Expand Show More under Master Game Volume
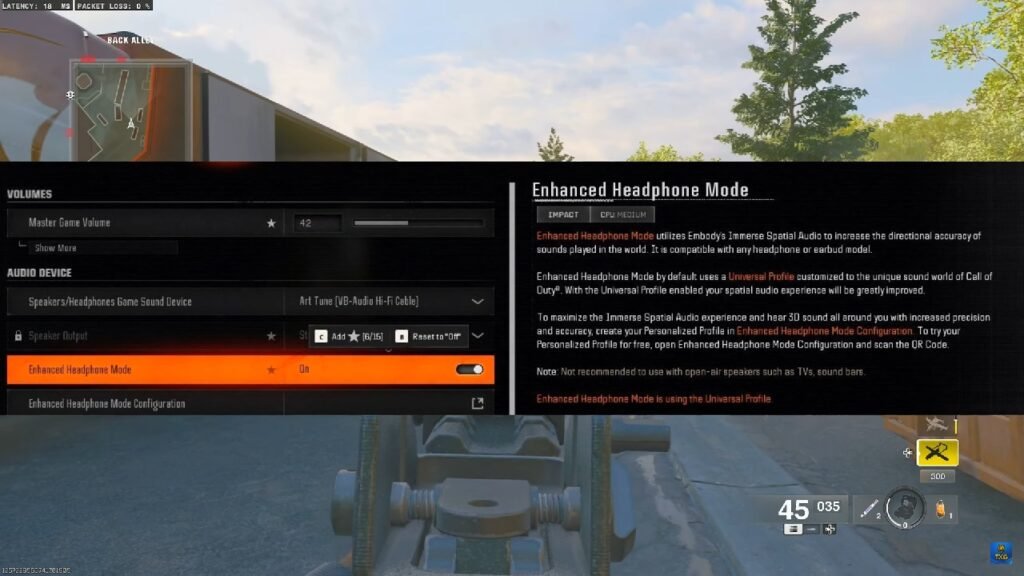1024x576 pixels. (x=55, y=248)
